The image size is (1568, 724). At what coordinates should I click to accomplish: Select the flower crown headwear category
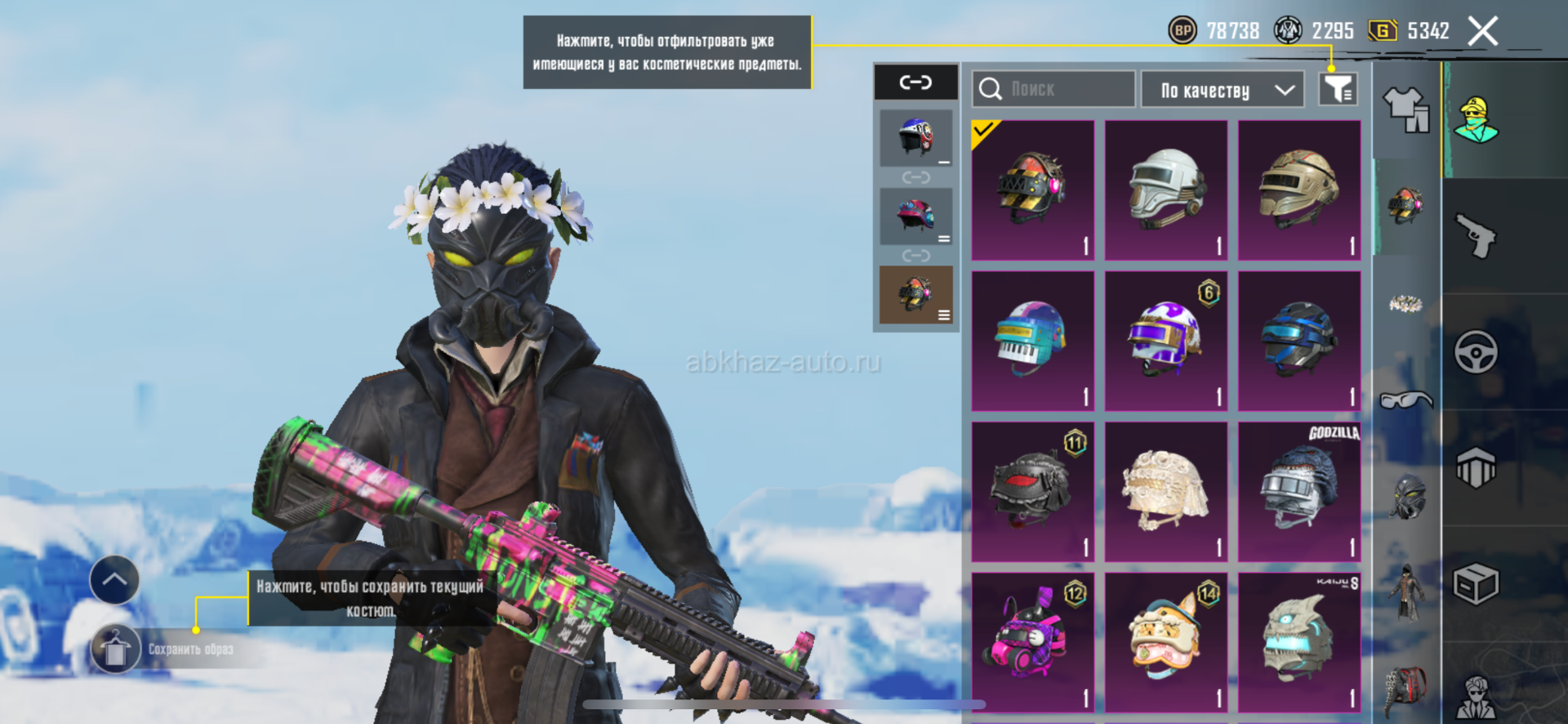(x=1405, y=305)
